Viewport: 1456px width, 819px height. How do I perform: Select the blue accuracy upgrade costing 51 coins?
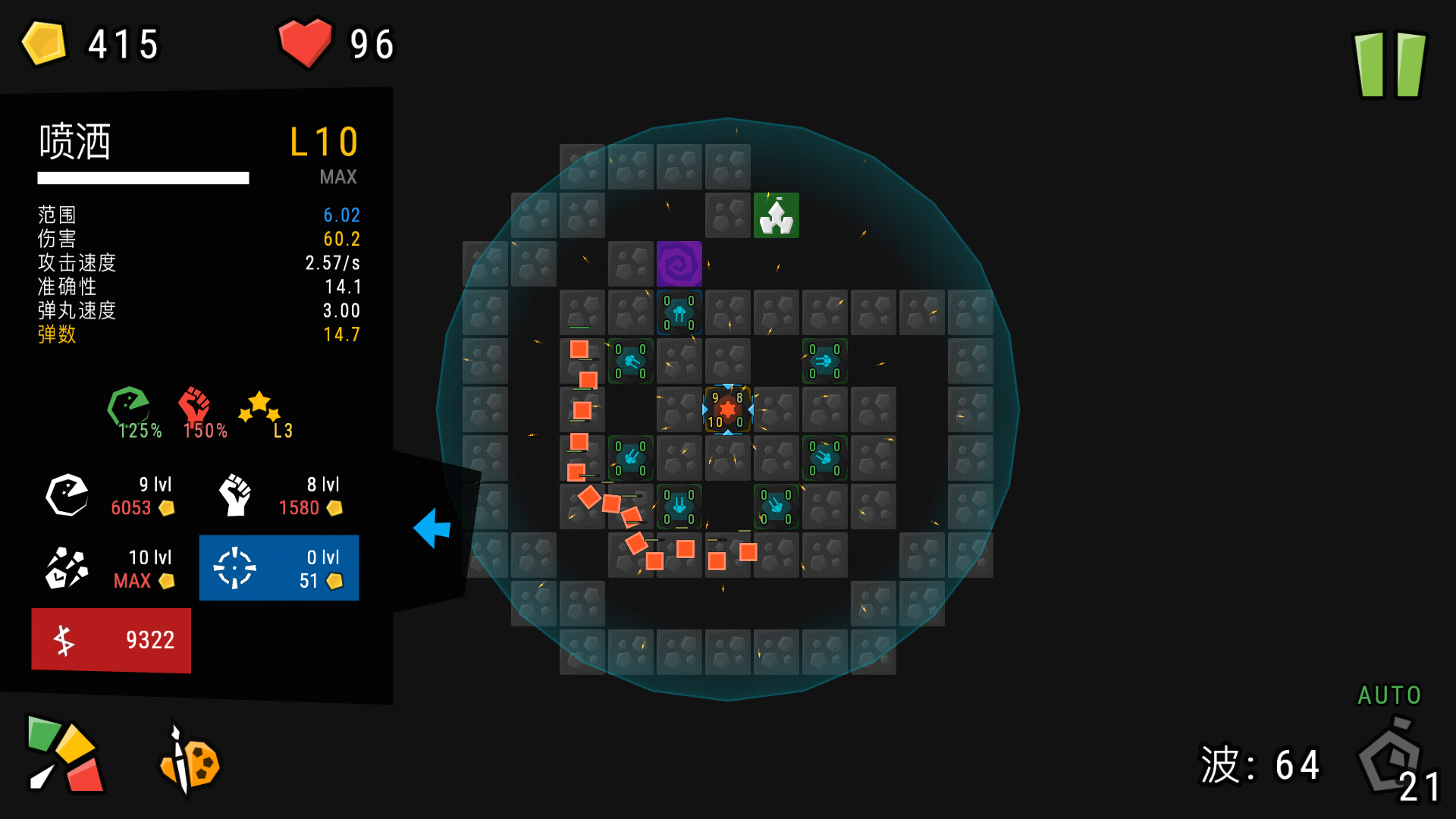coord(278,567)
